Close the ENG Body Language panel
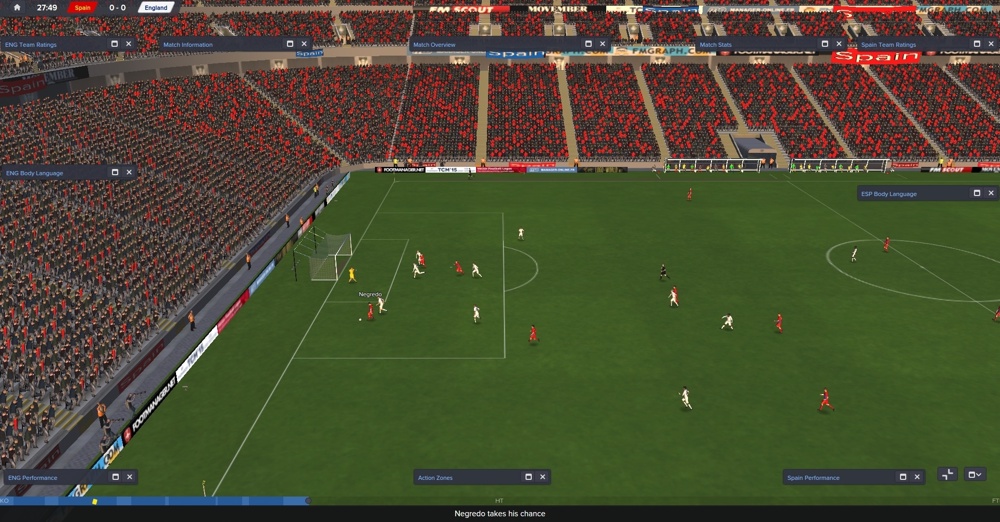The height and width of the screenshot is (522, 1000). [x=129, y=173]
